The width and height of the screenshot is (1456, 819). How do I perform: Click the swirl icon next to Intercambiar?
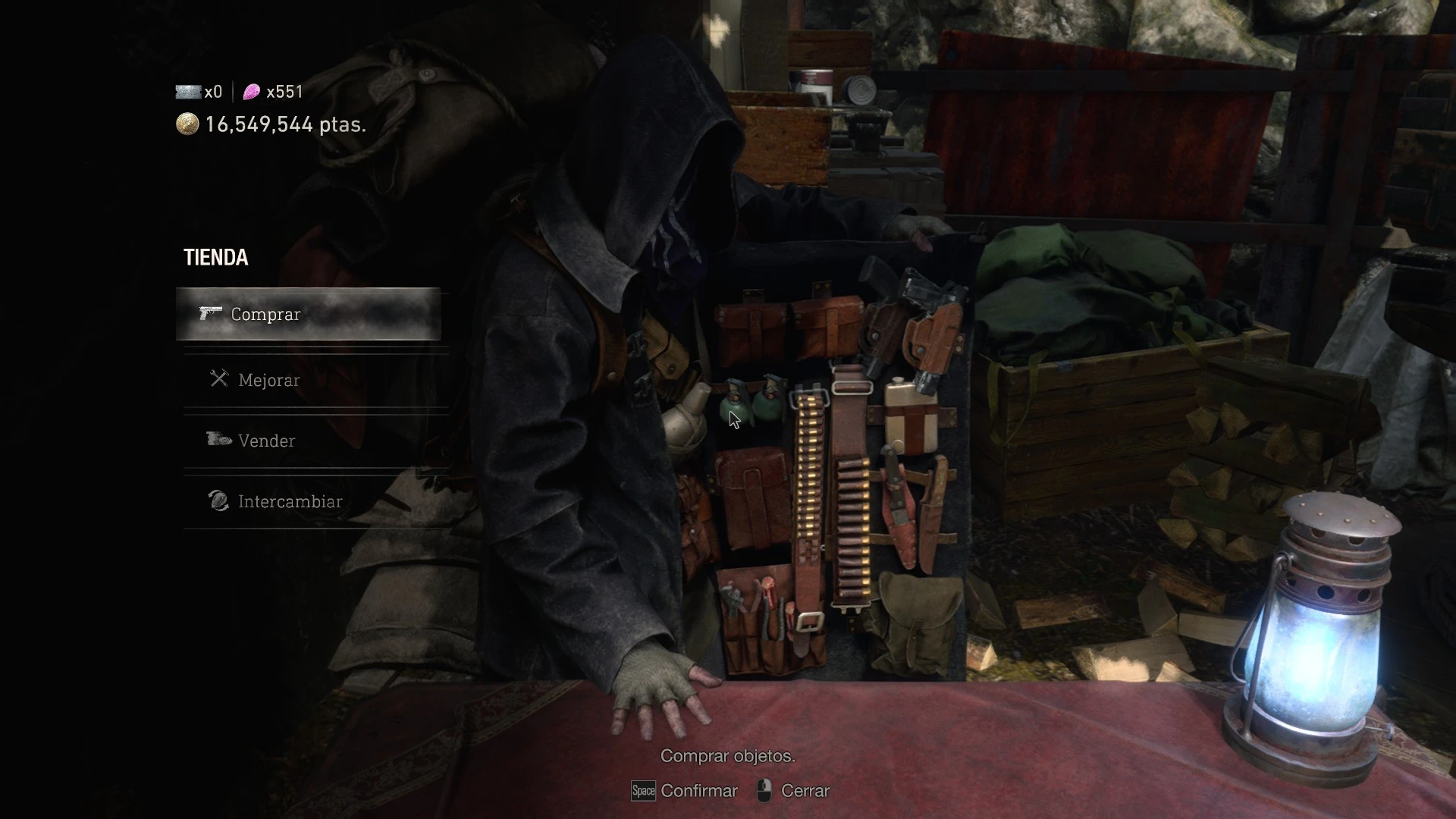218,500
